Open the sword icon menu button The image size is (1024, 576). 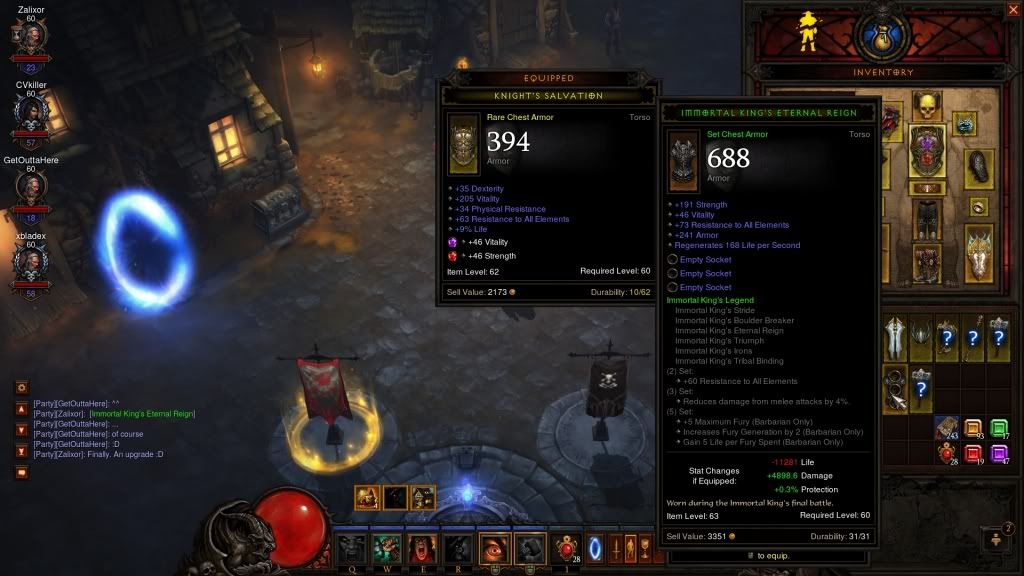click(x=616, y=547)
